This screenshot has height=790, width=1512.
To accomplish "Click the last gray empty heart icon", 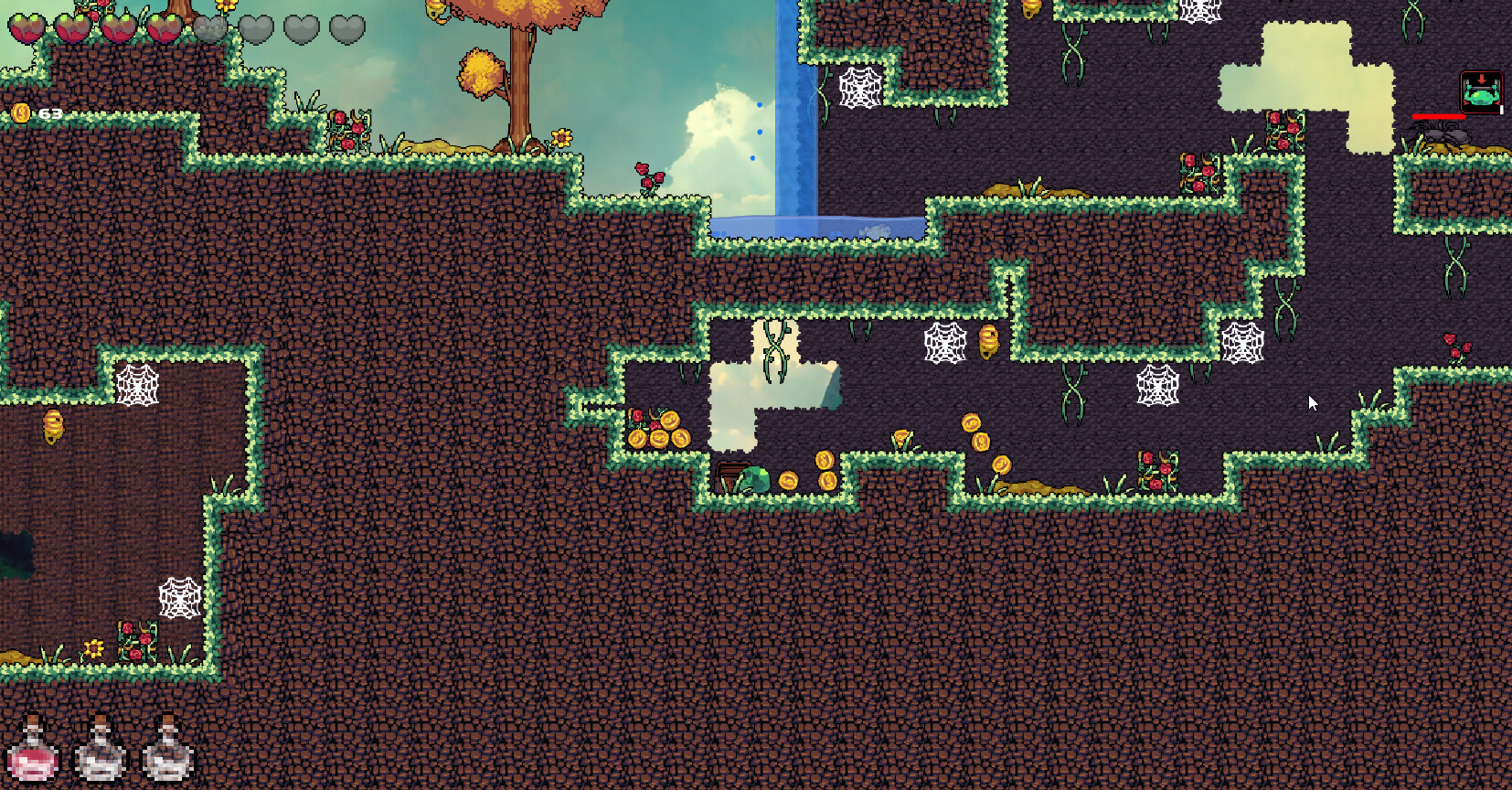I will [346, 29].
